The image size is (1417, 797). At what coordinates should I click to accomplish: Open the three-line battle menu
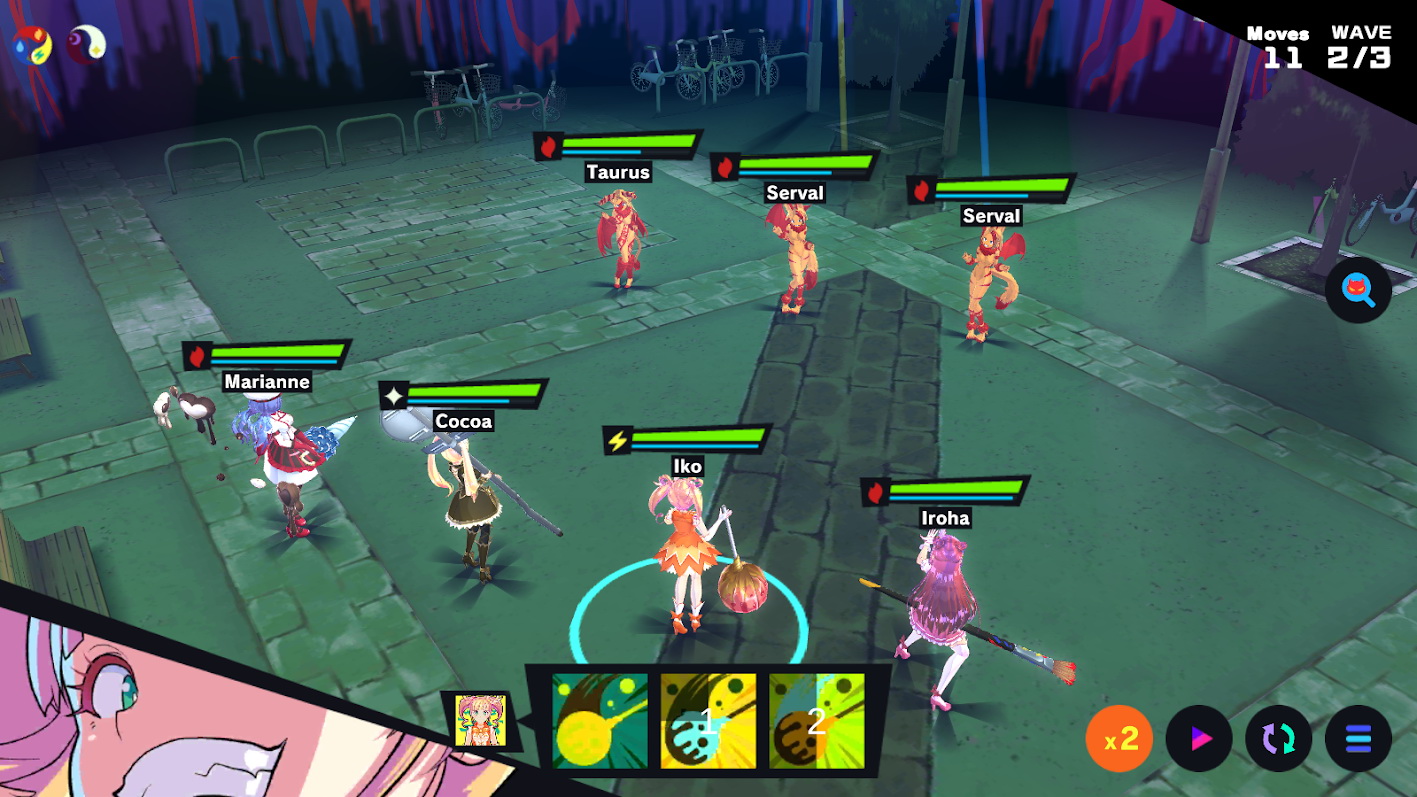pos(1358,739)
